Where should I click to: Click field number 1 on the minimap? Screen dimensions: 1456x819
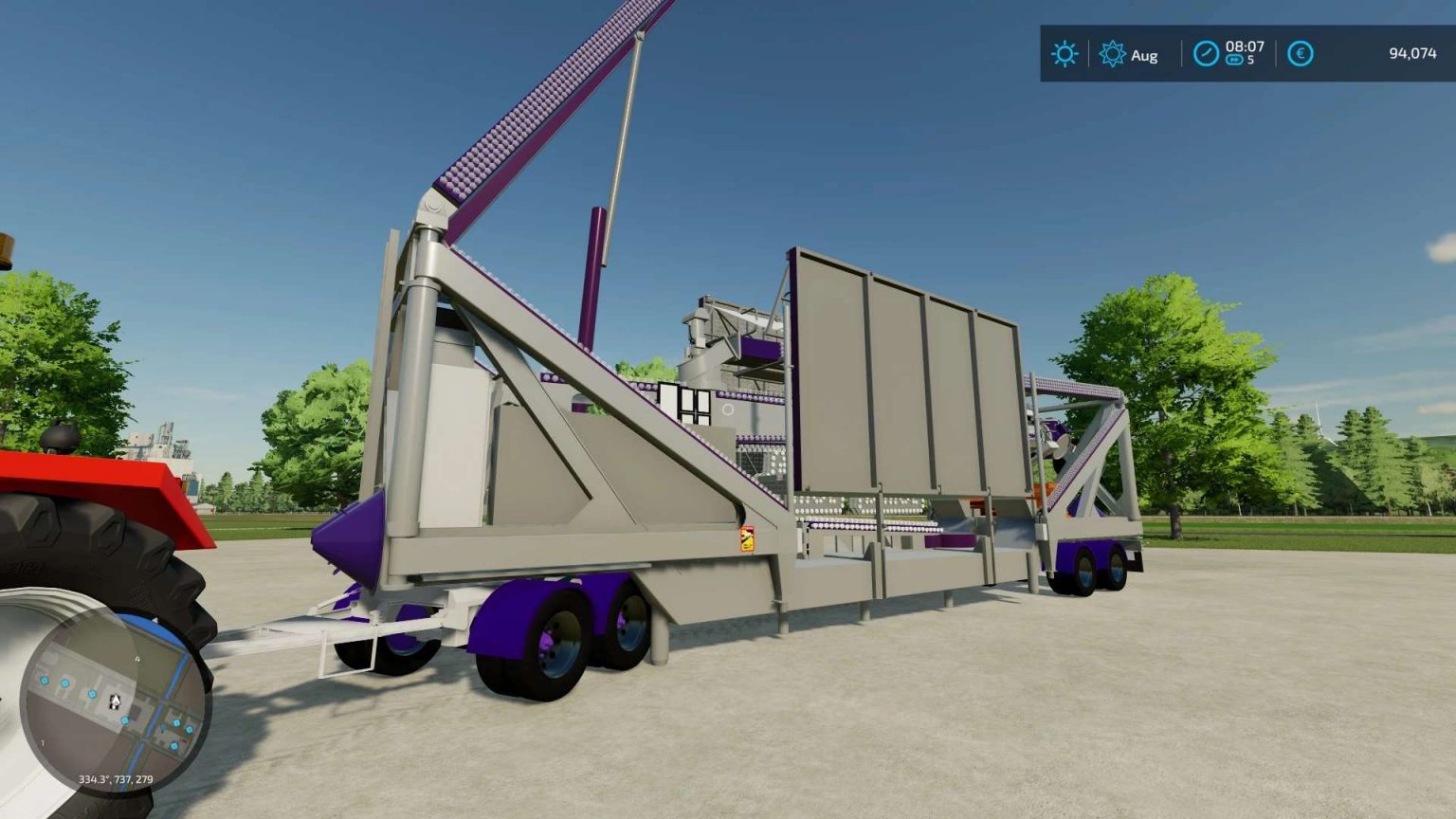43,742
